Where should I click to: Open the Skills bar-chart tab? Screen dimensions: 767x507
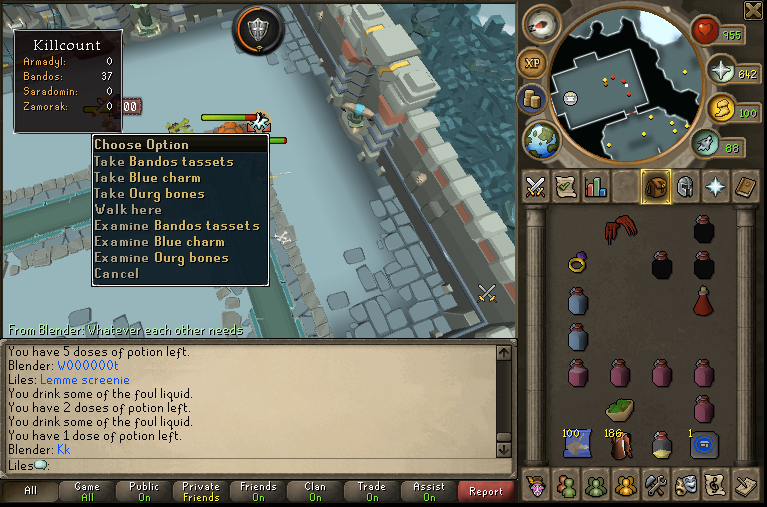pos(596,186)
